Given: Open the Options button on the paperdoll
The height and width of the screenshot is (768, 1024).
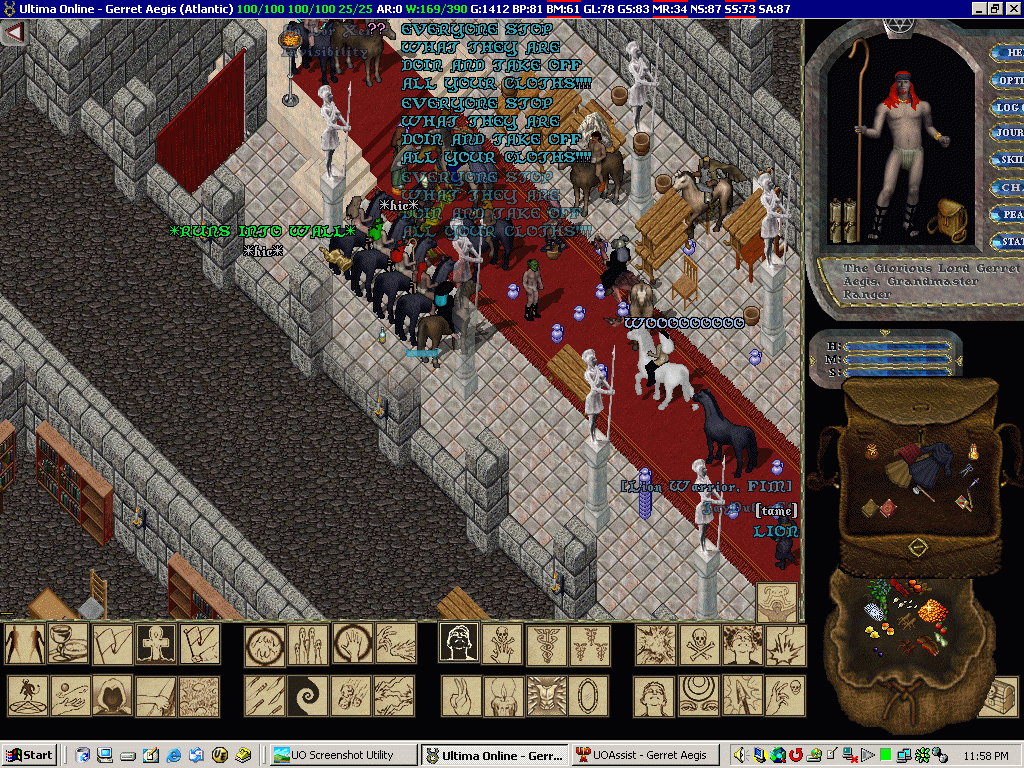Looking at the screenshot, I should (x=1008, y=80).
